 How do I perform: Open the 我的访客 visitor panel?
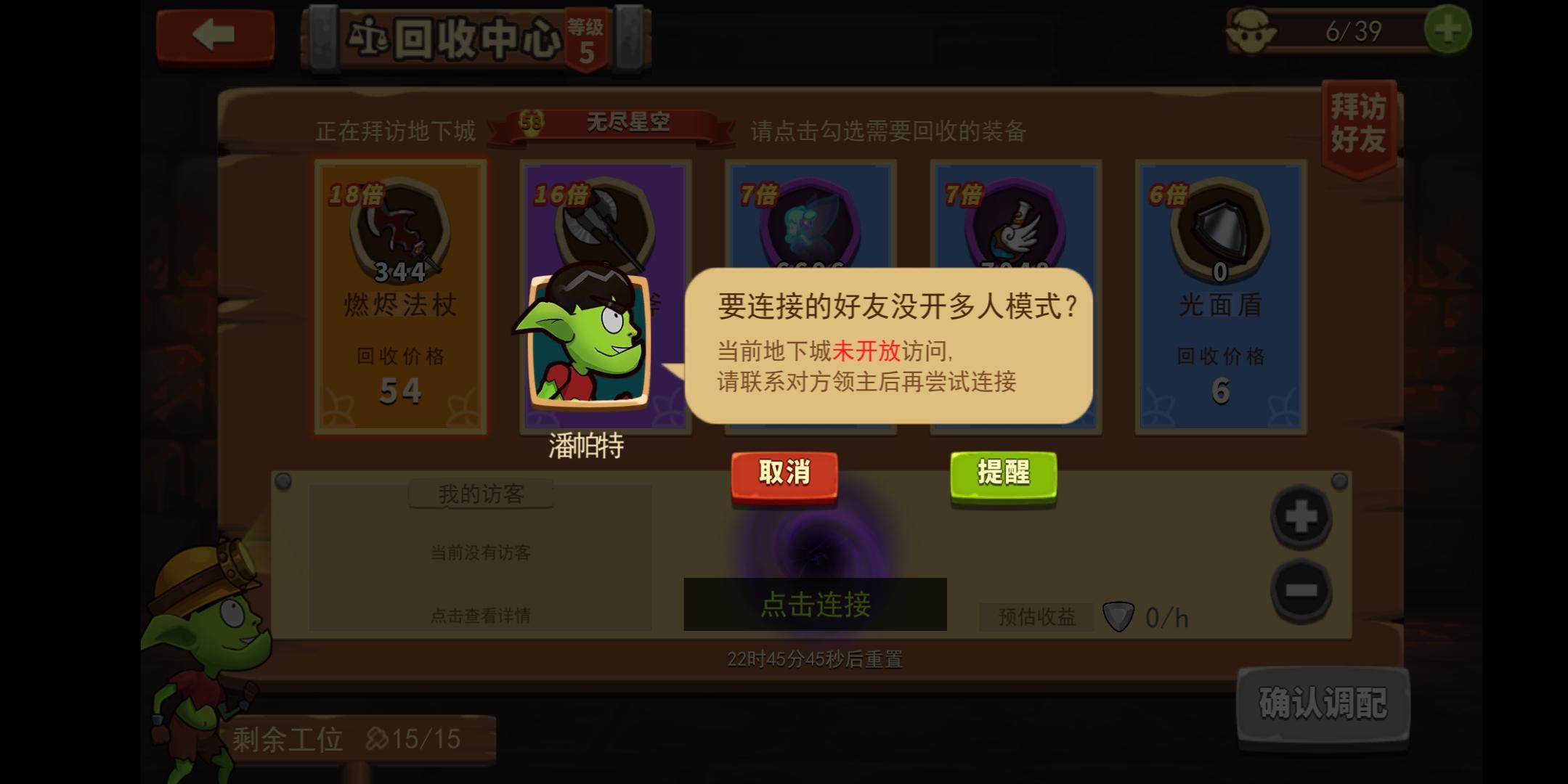[479, 492]
